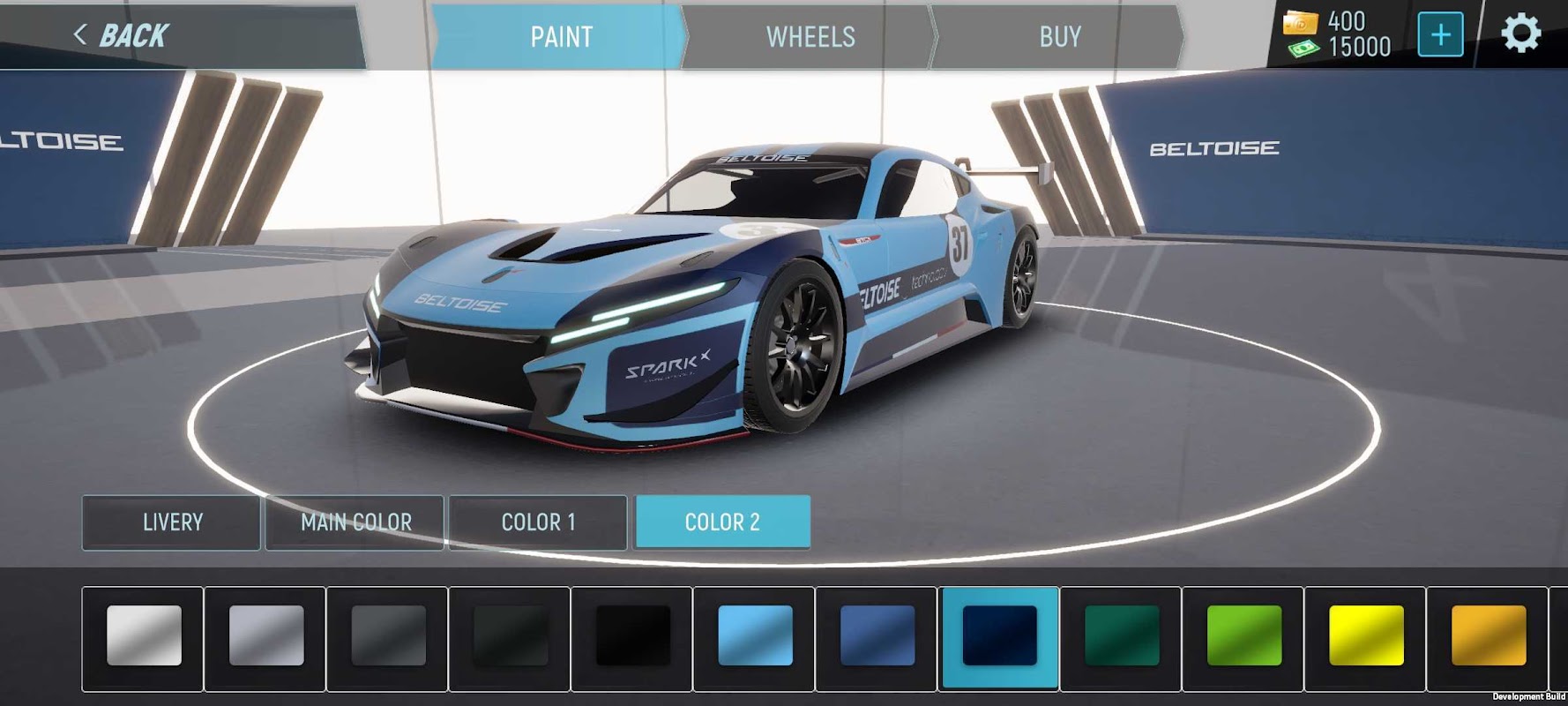Pick the white color swatch
This screenshot has width=1568, height=706.
(x=144, y=635)
